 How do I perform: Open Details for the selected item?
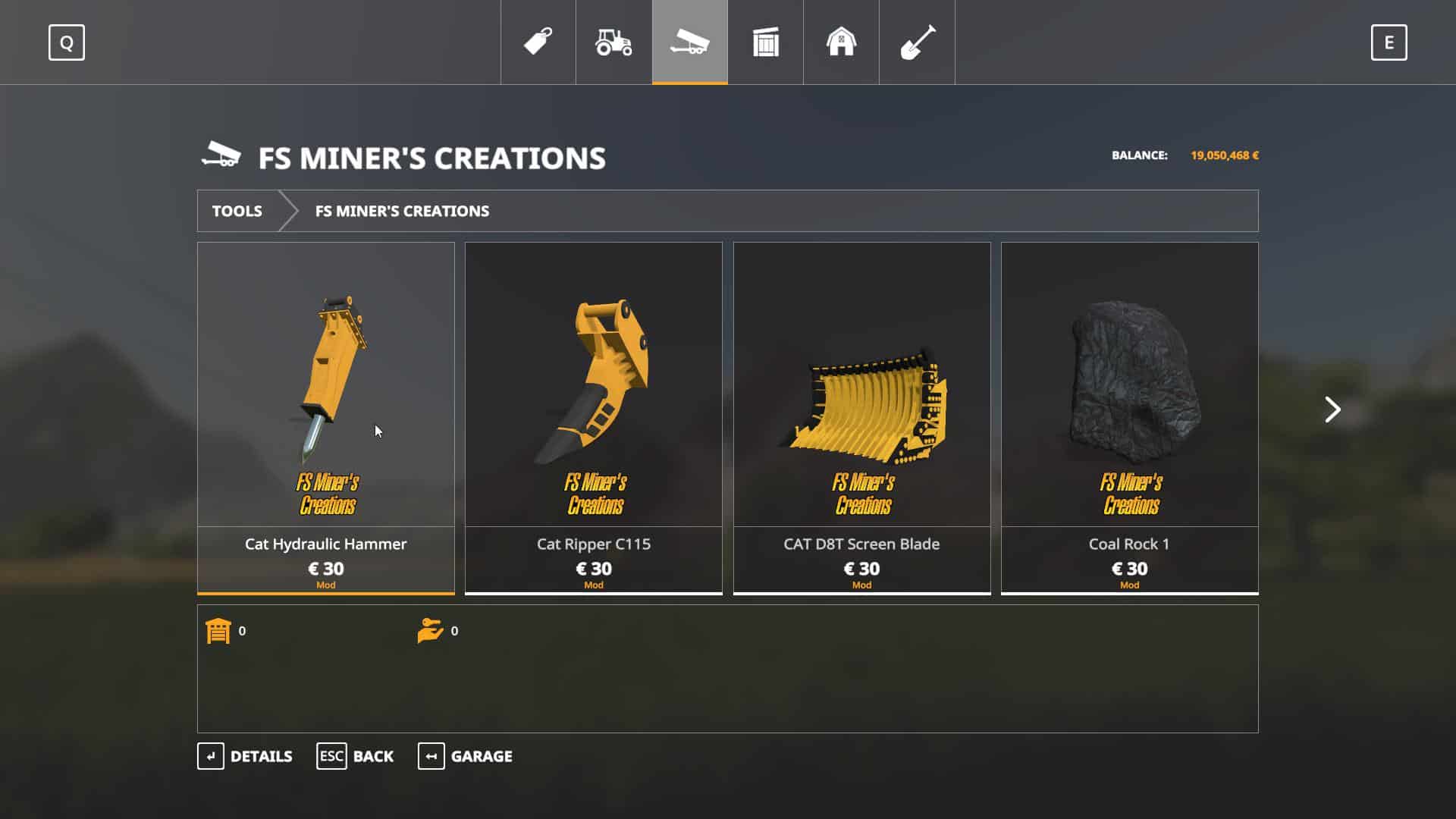pyautogui.click(x=245, y=756)
